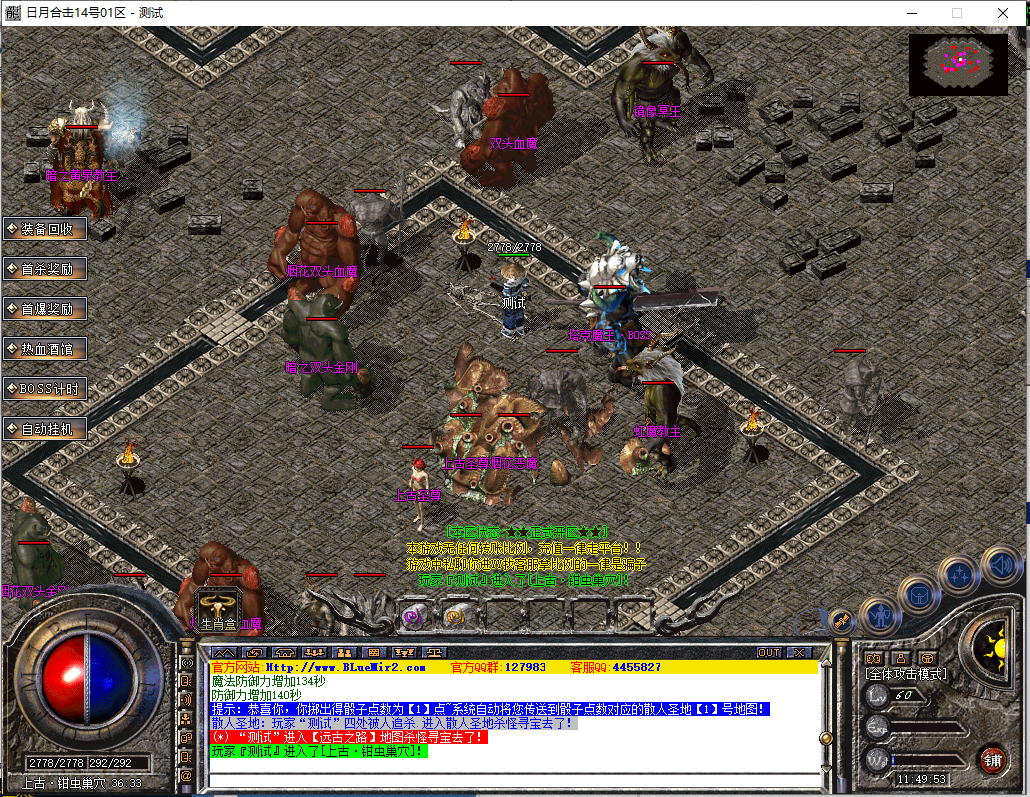Click the OUT button above the chat

768,652
